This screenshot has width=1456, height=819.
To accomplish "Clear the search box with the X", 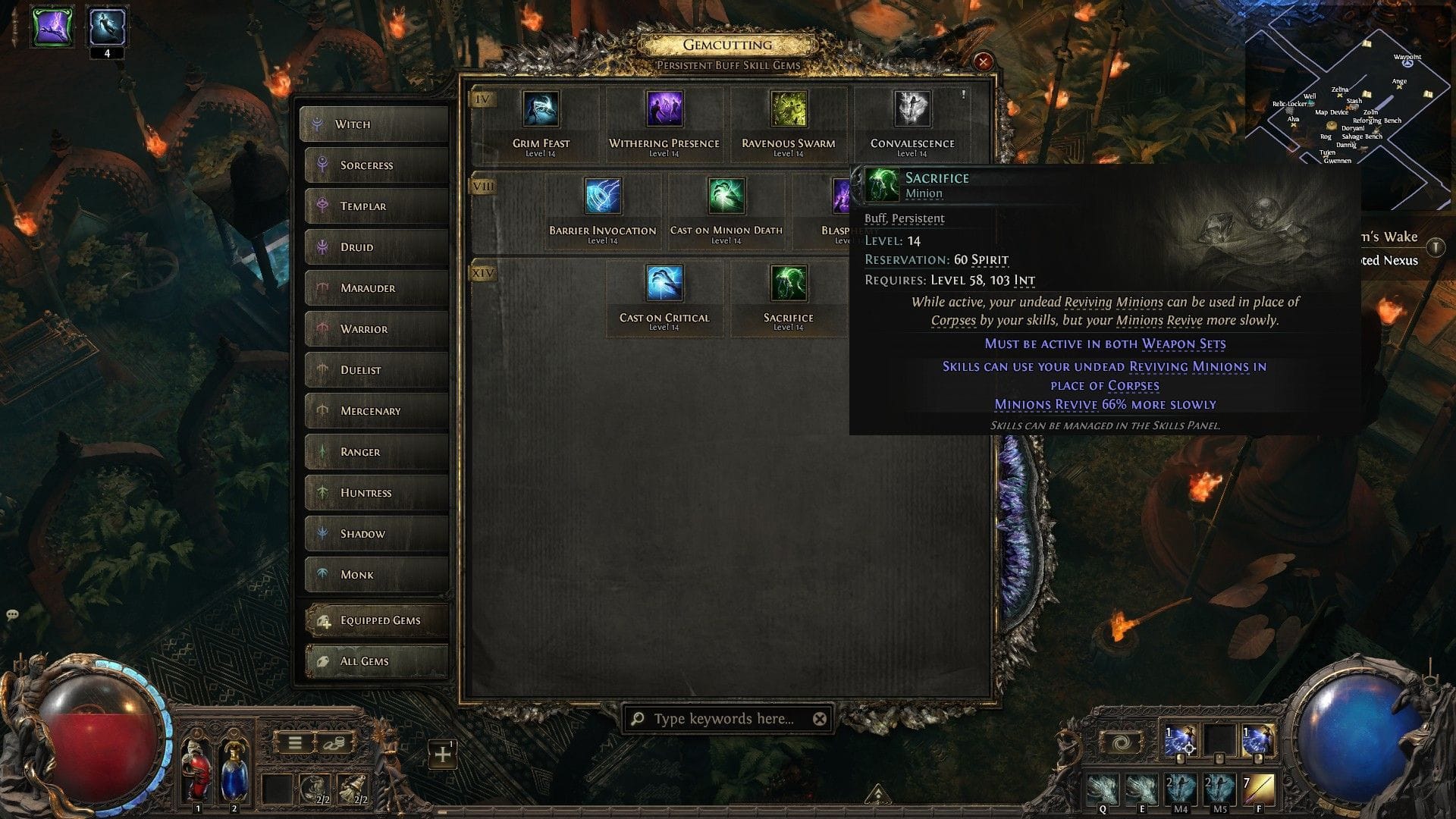I will pyautogui.click(x=820, y=717).
